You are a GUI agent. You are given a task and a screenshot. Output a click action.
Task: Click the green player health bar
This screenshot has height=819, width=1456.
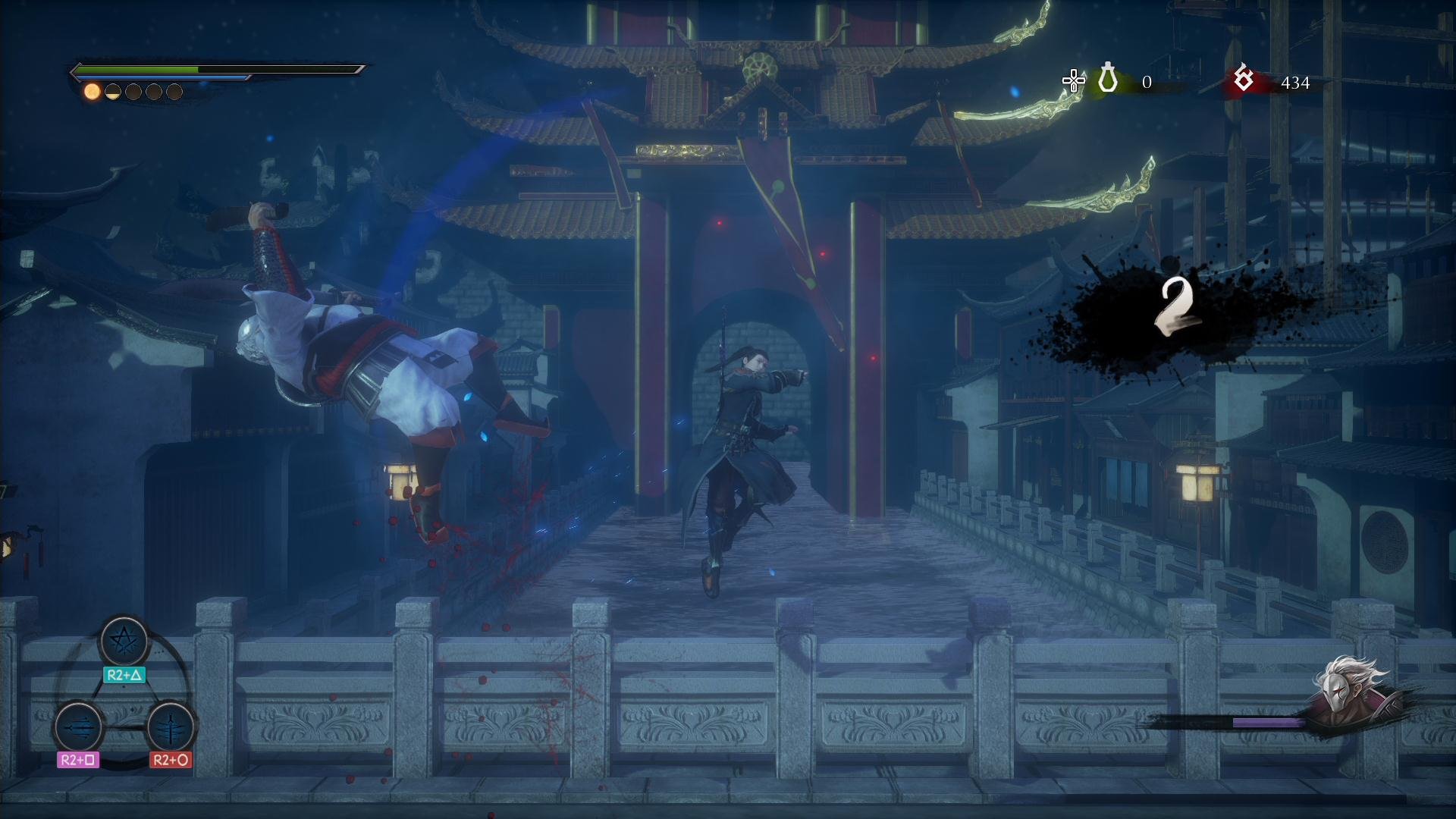click(x=136, y=69)
